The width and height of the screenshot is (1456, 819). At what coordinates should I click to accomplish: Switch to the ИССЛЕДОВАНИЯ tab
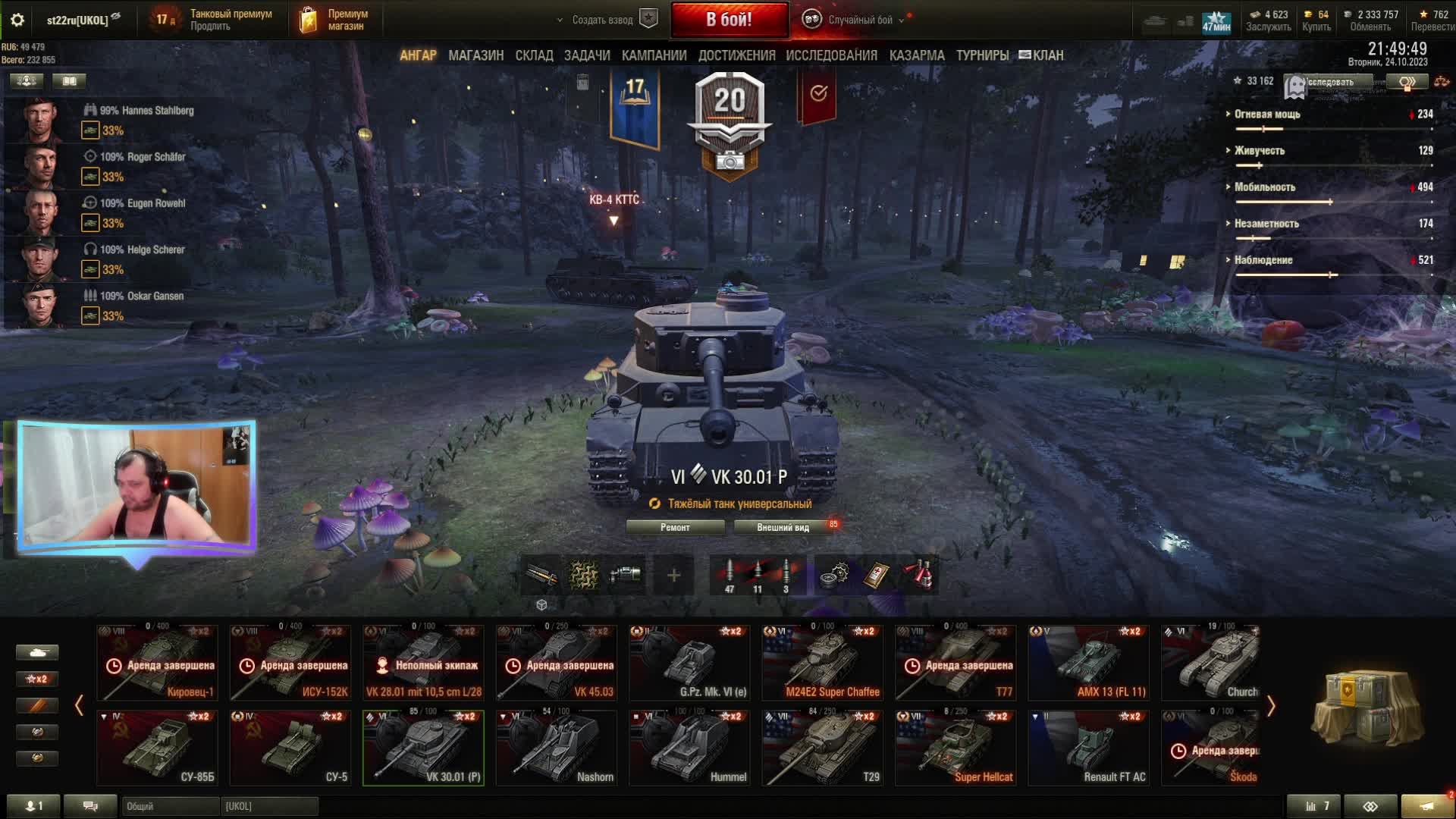831,55
